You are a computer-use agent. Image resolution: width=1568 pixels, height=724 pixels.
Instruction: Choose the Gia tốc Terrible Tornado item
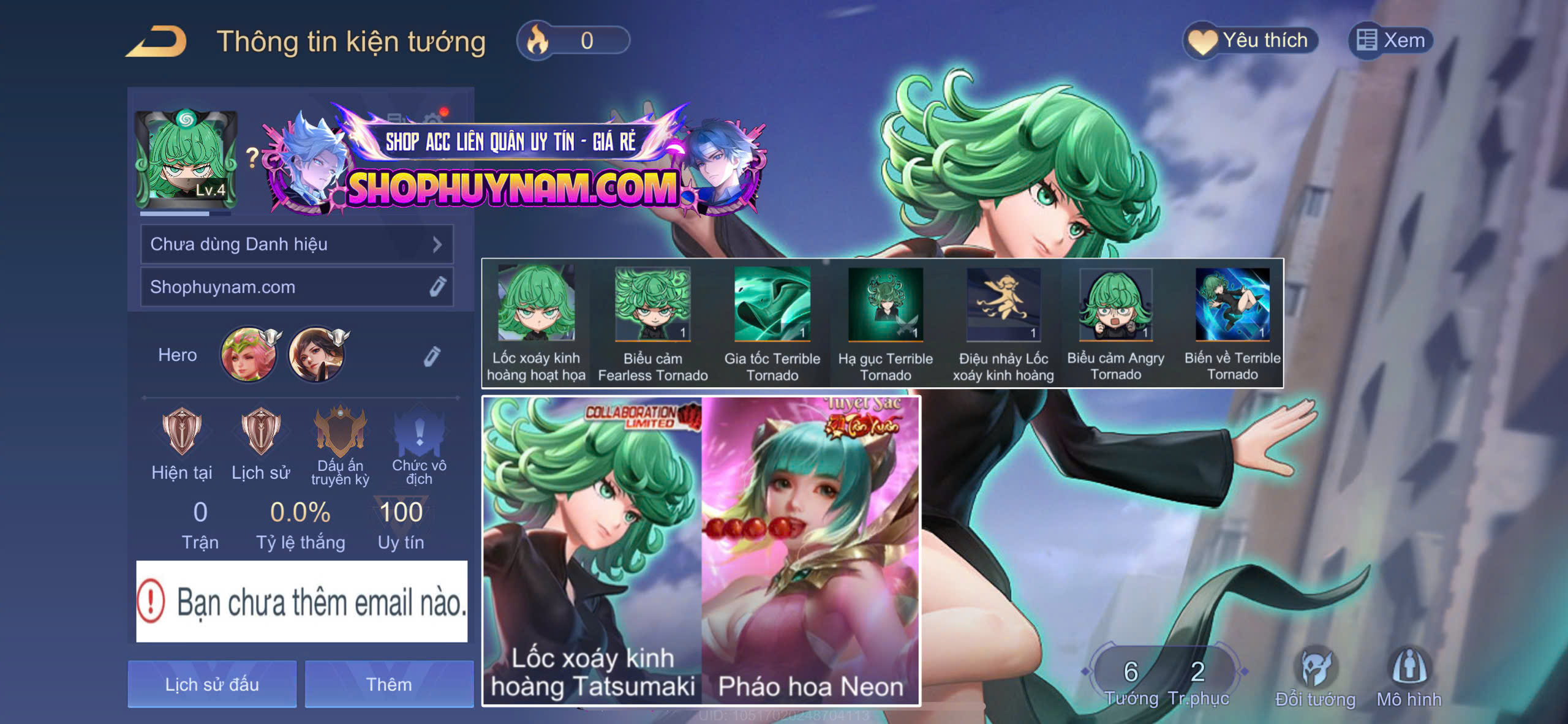[x=772, y=323]
